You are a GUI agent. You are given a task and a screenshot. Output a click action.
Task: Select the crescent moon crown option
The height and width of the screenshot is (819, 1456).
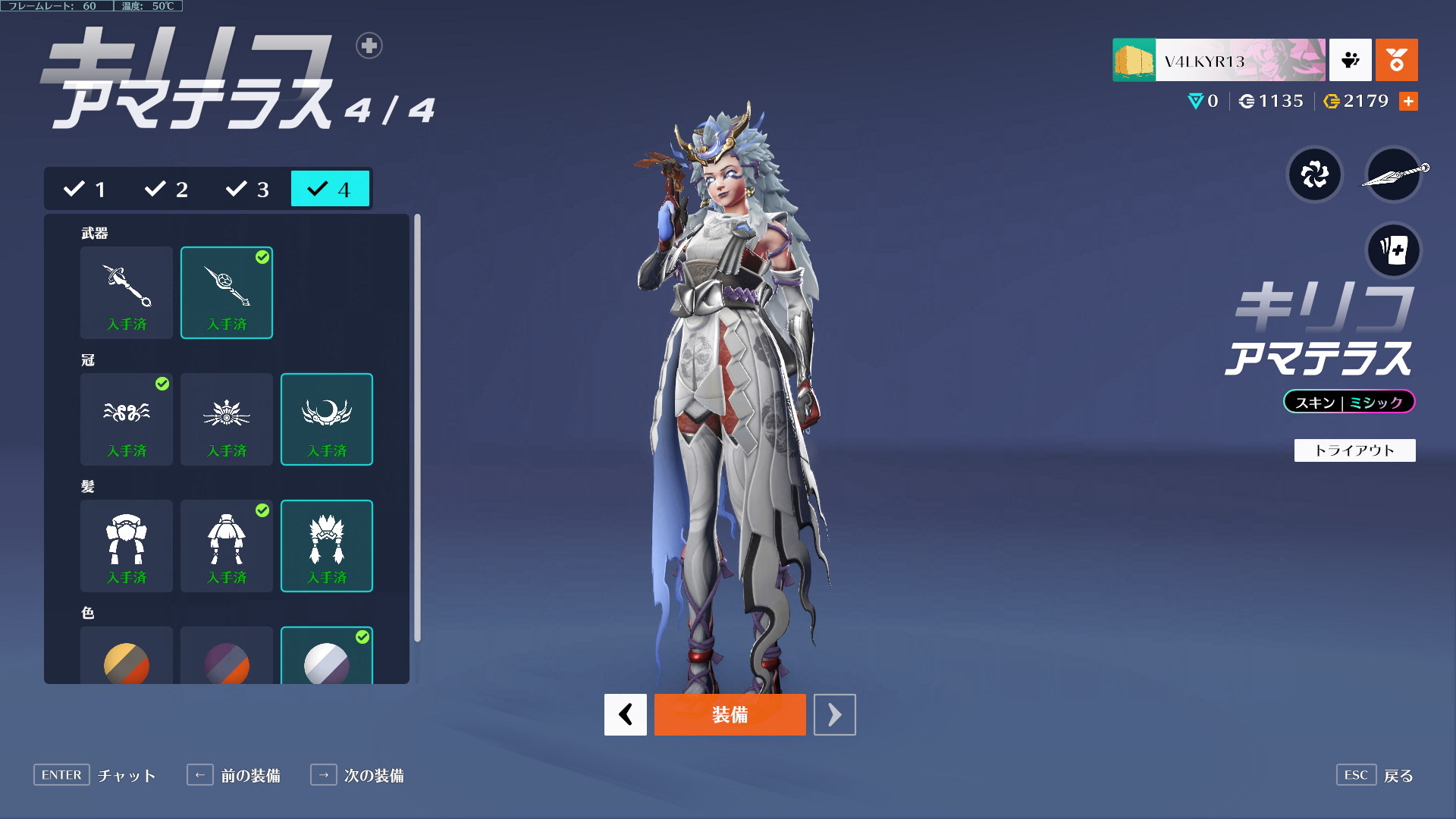click(327, 419)
